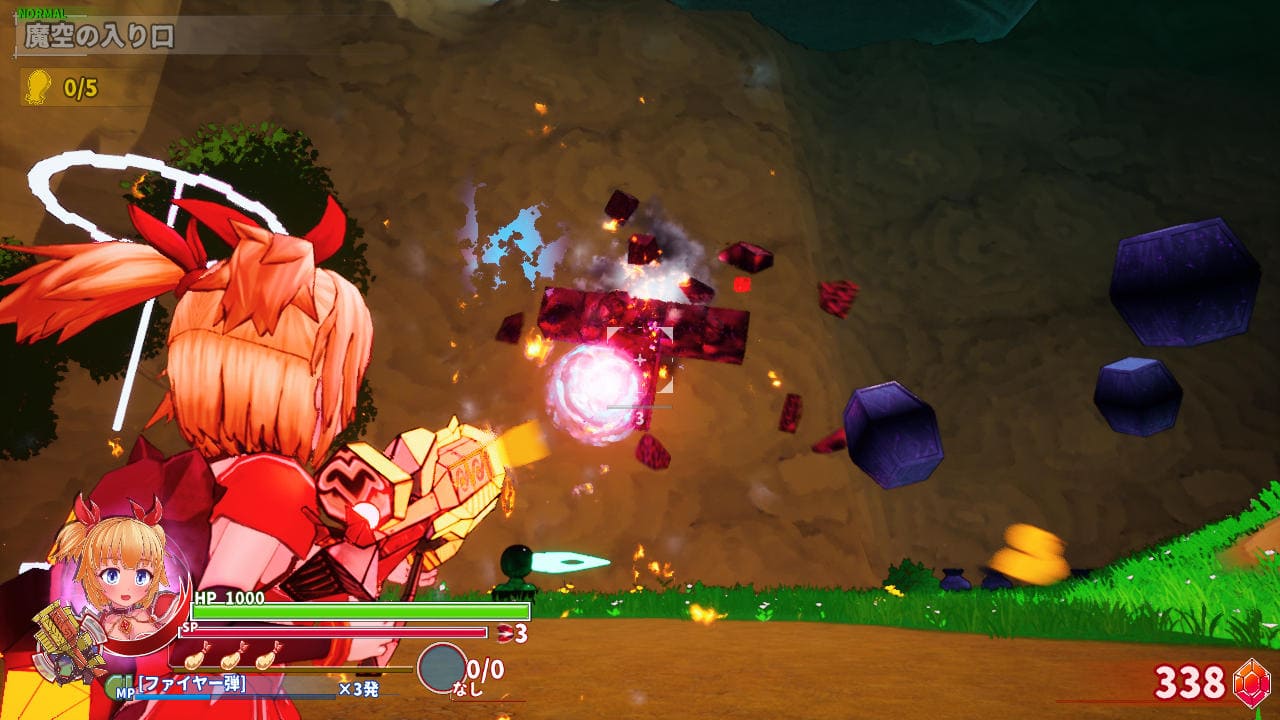Click the red gem currency icon

[1250, 681]
